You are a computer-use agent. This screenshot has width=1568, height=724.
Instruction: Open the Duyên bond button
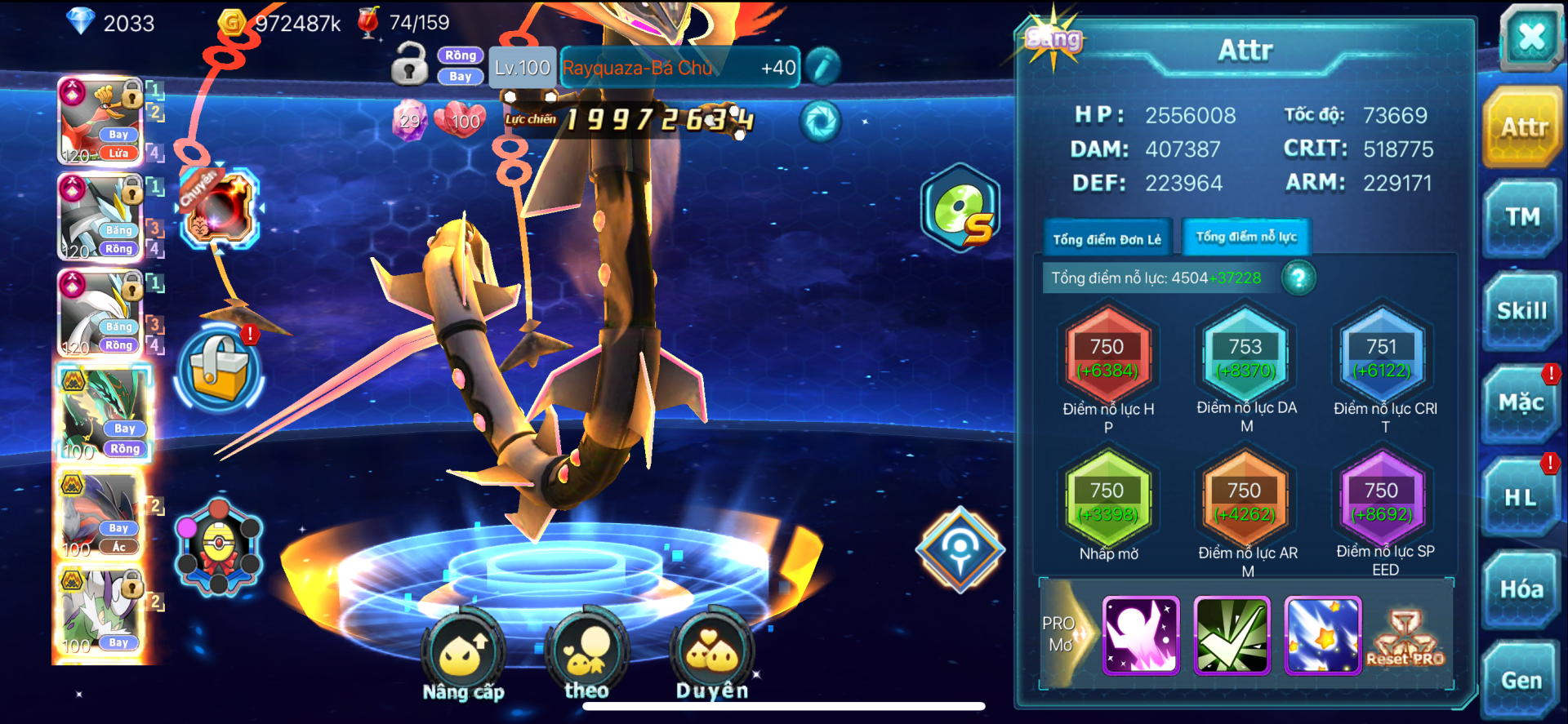pos(712,653)
